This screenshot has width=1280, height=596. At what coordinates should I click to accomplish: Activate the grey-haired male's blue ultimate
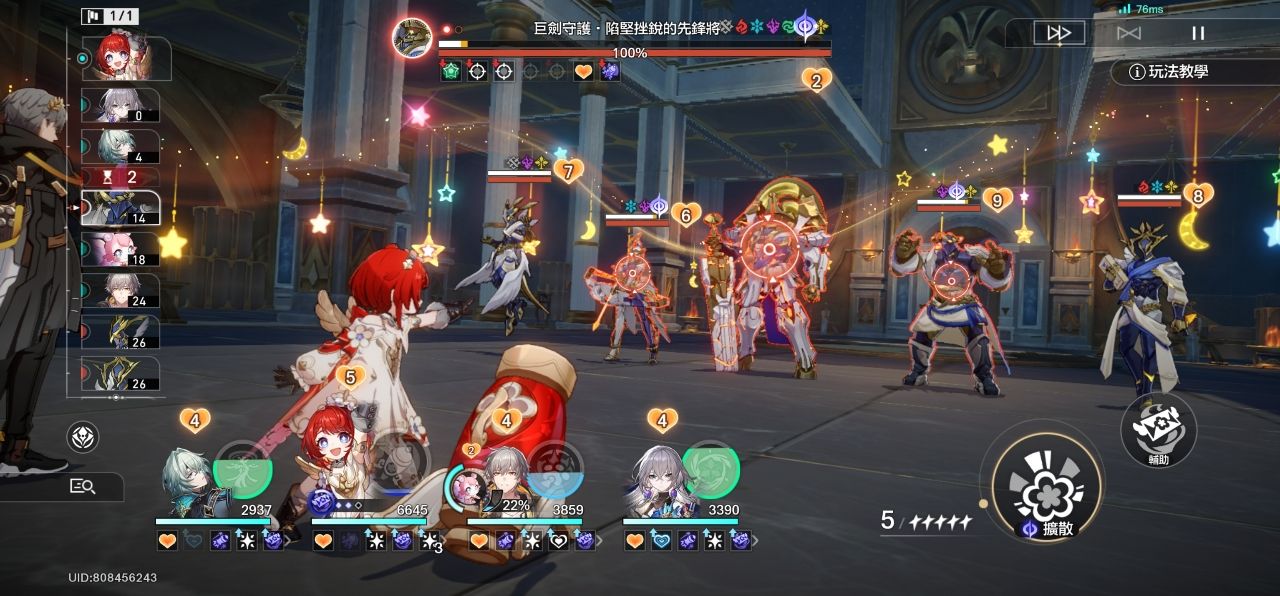click(555, 467)
